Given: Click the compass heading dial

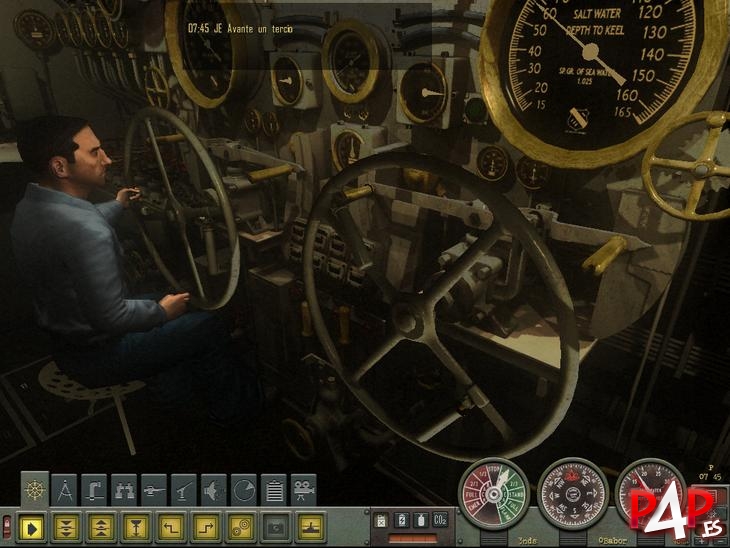Looking at the screenshot, I should [x=573, y=495].
